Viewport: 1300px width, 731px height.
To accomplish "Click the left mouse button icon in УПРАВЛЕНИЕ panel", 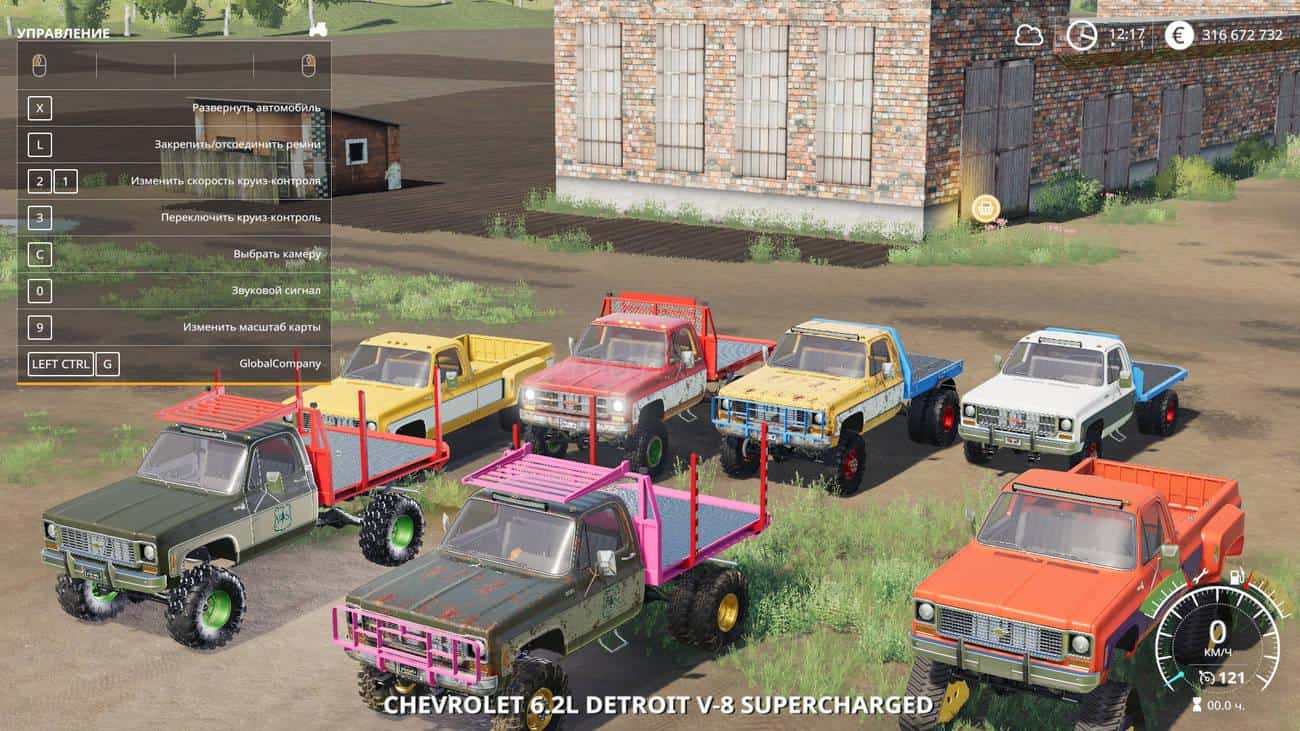I will [x=39, y=63].
